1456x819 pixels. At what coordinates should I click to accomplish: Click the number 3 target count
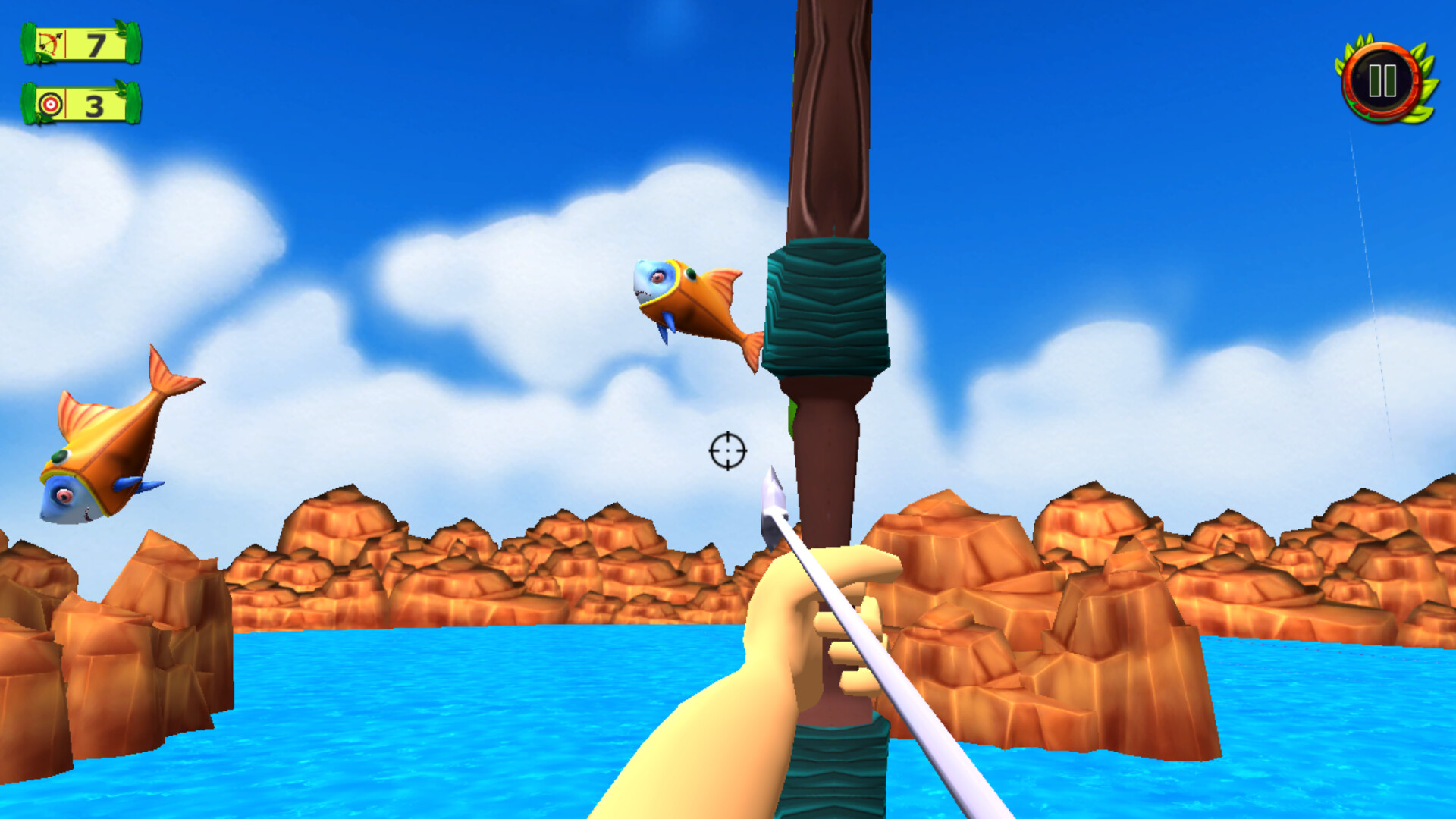tap(94, 104)
